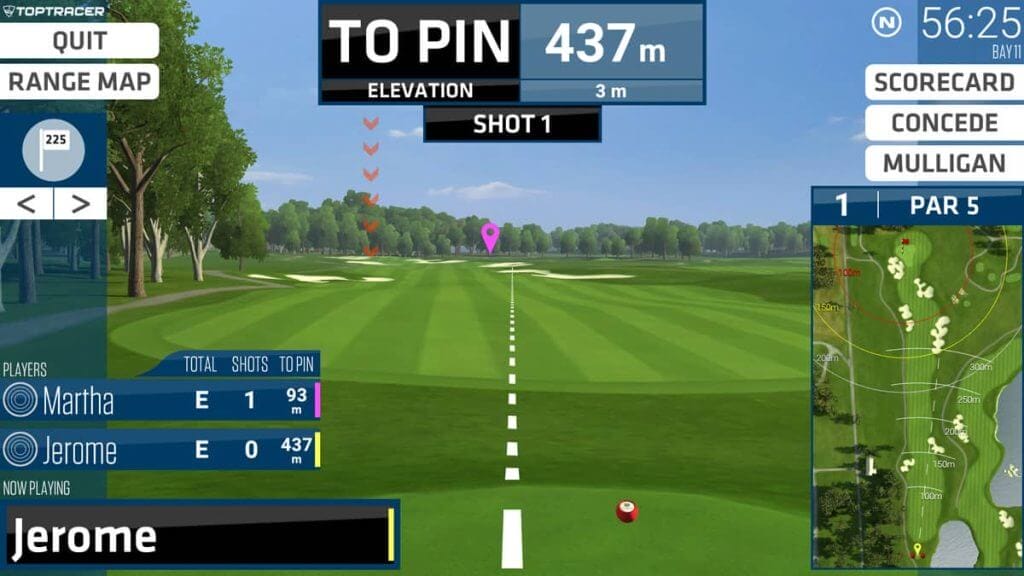Viewport: 1024px width, 576px height.
Task: Concede the hole
Action: pyautogui.click(x=943, y=123)
